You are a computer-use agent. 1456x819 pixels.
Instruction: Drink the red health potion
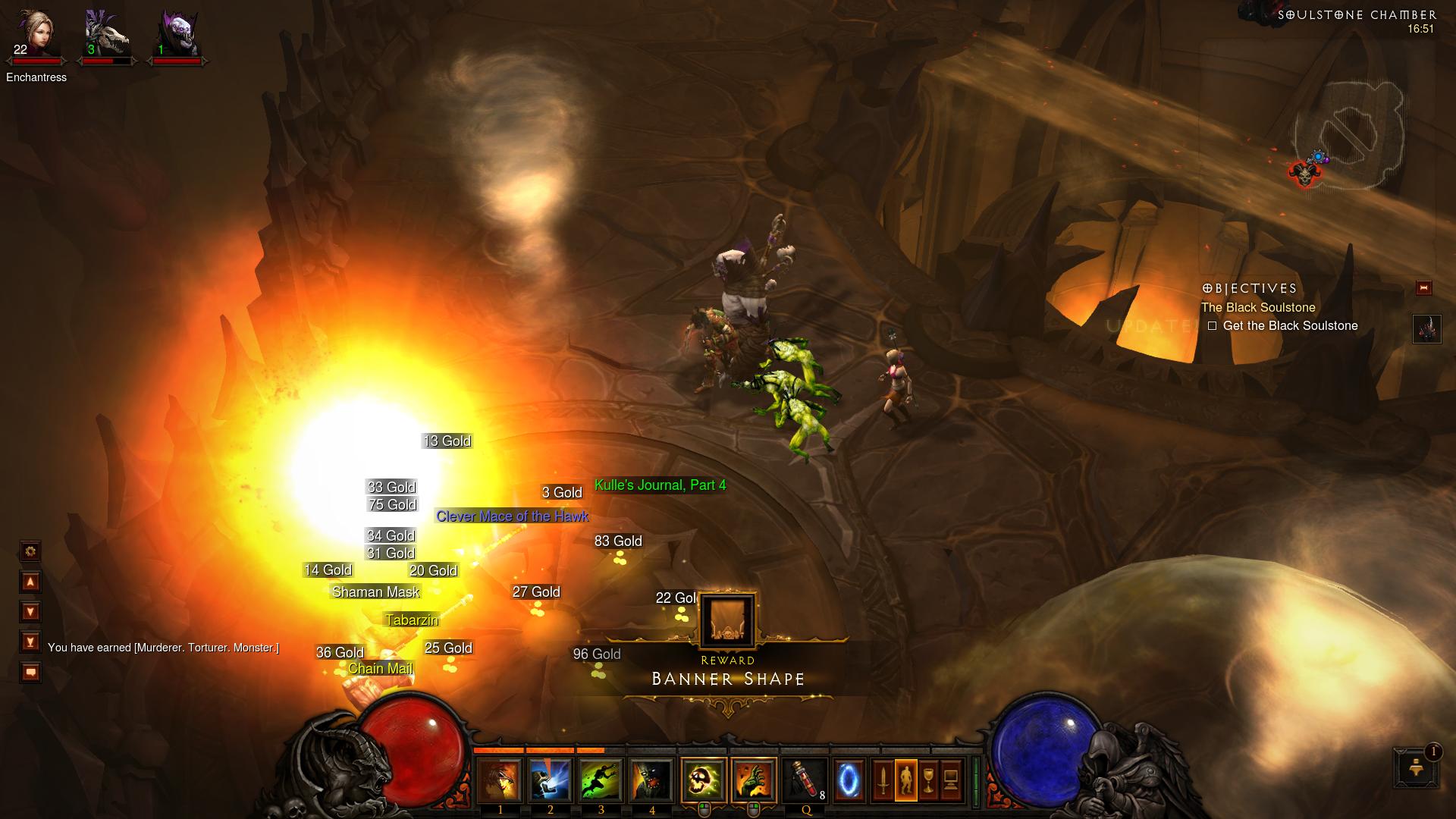[805, 780]
